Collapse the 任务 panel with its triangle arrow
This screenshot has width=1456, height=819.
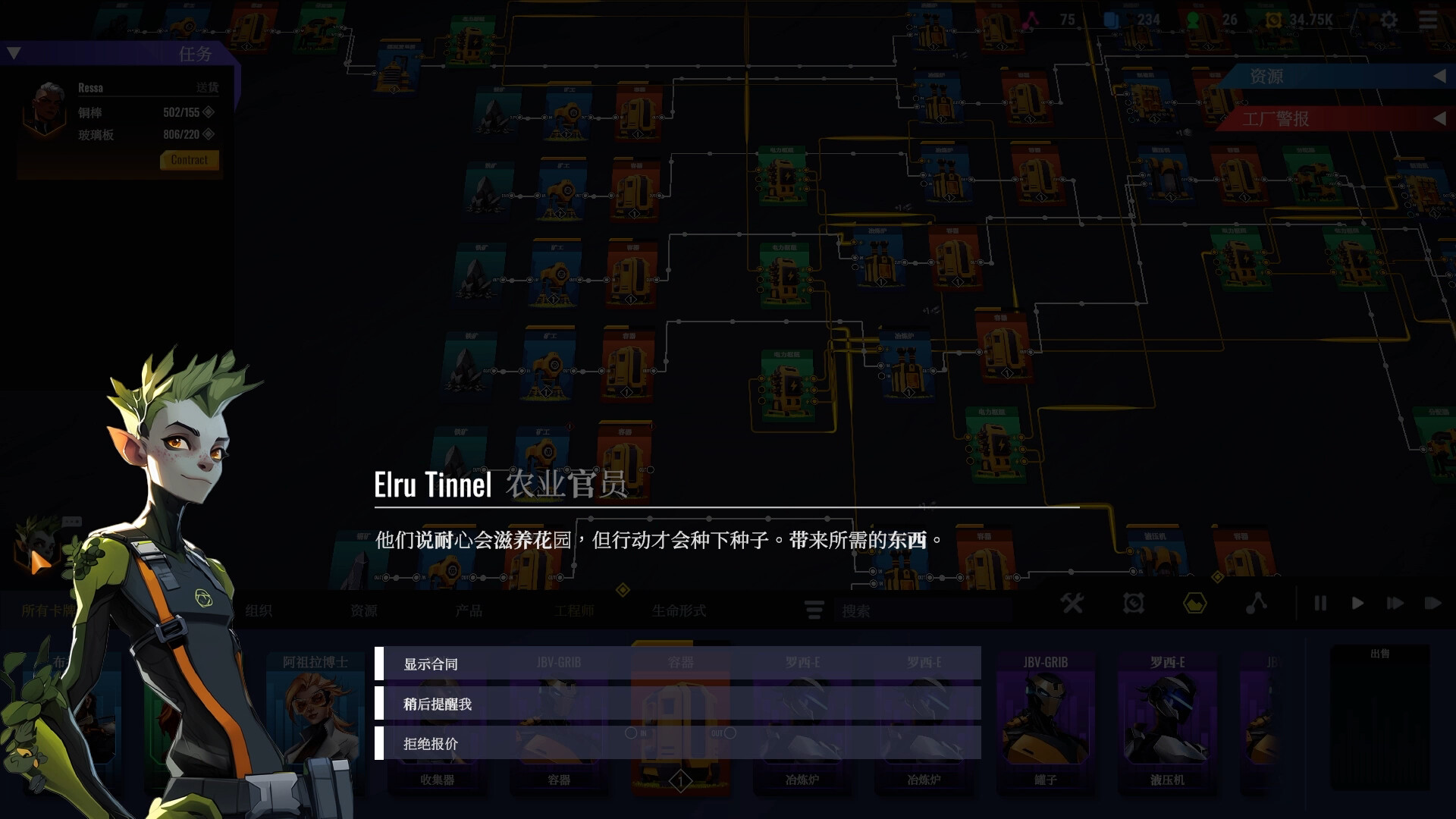(13, 52)
